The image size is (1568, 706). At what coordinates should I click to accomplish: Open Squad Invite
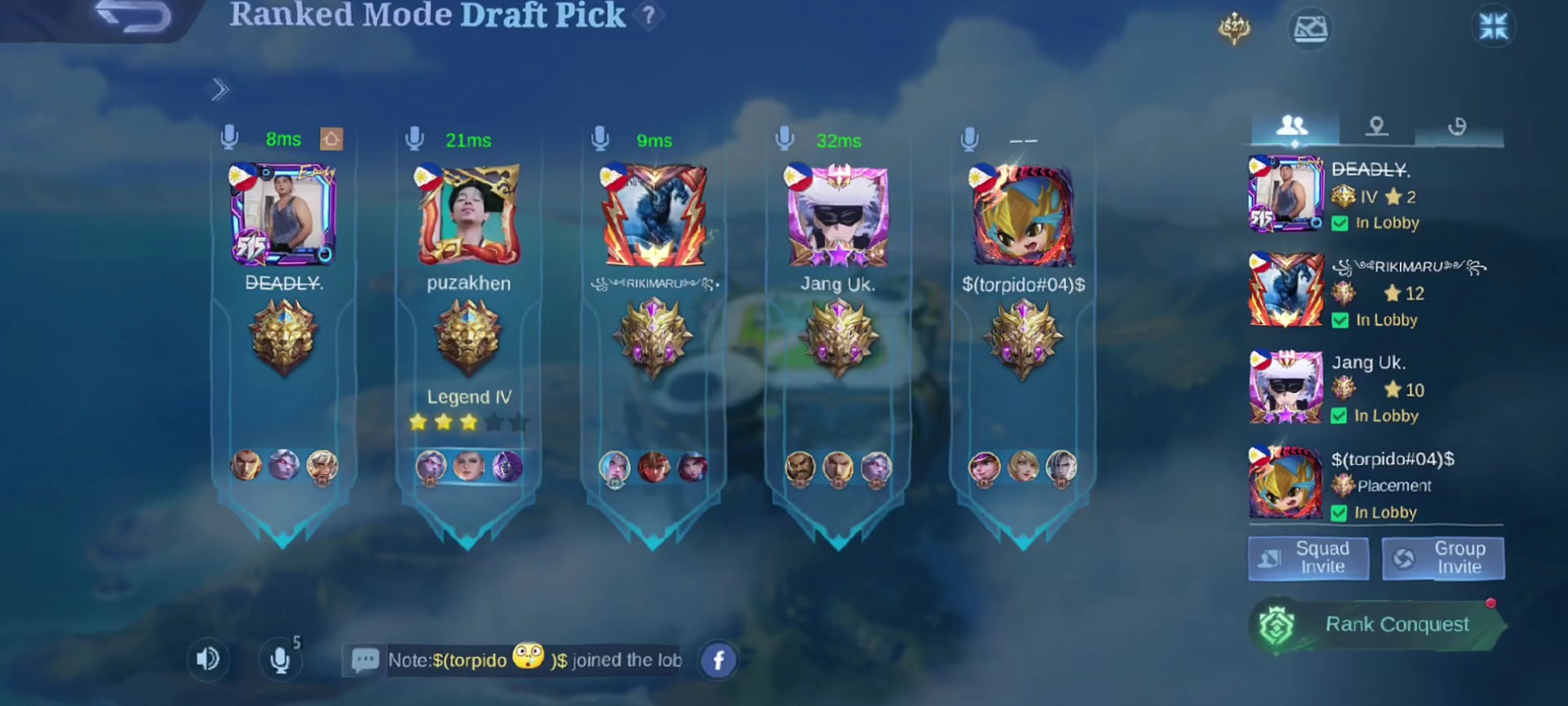[1308, 558]
